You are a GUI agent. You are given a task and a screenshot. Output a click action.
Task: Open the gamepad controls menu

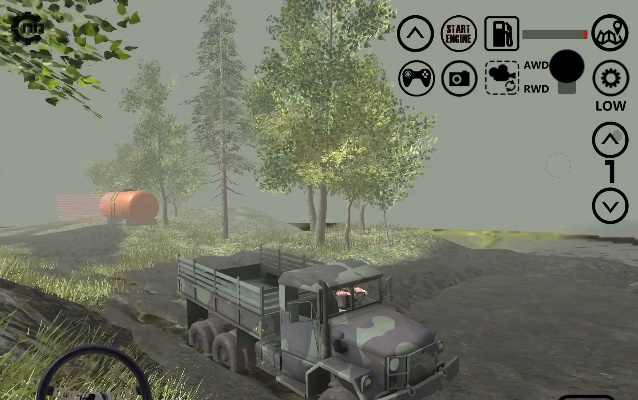point(416,78)
